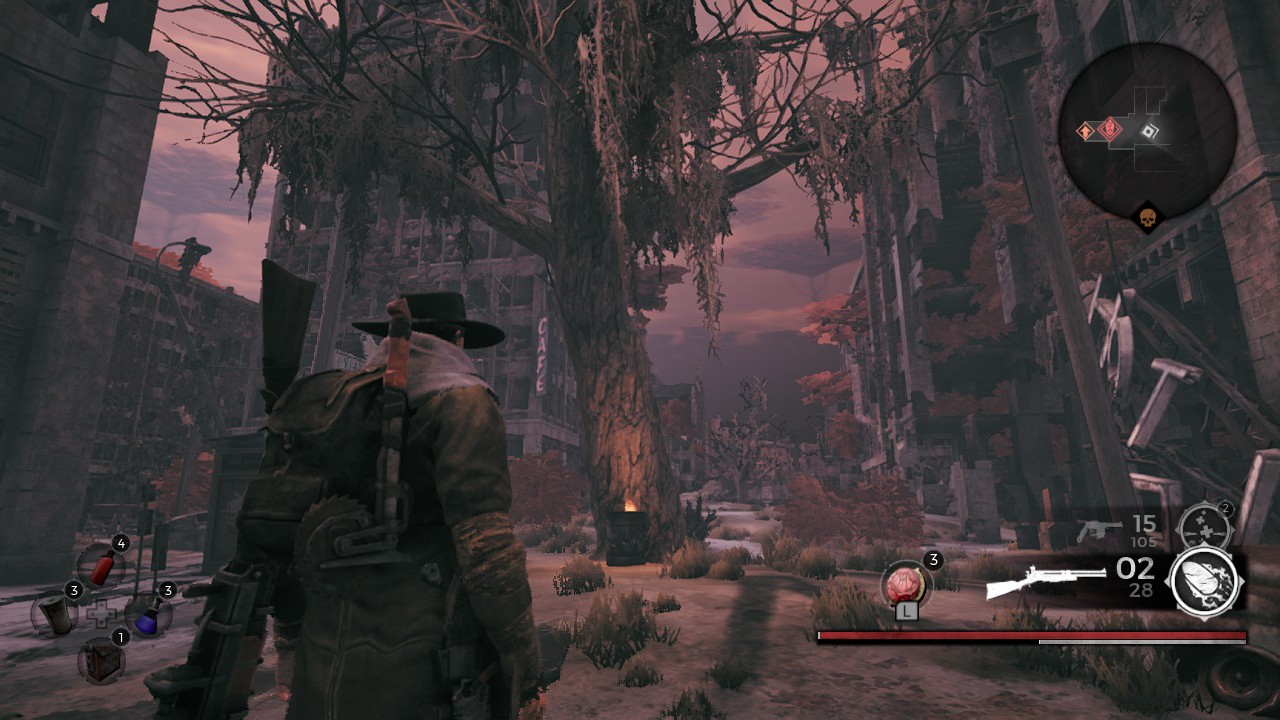Activate the large flaming shot weapon mod

(1206, 582)
